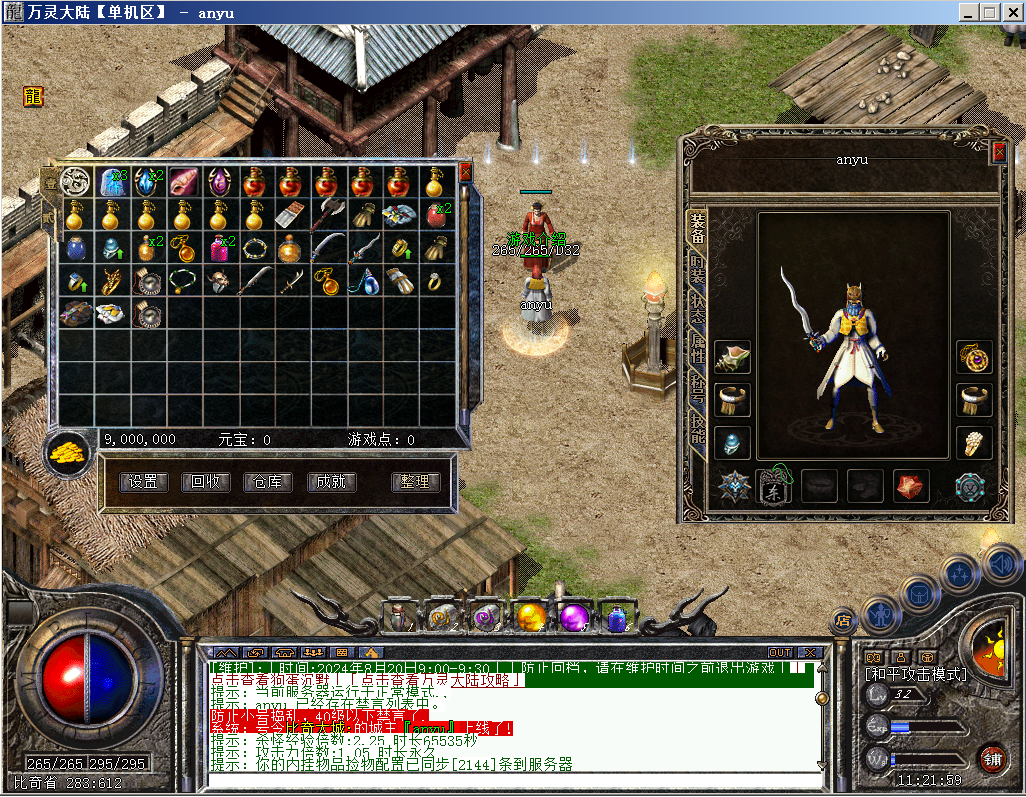The image size is (1026, 797).
Task: Click the equipped red gemstone slot
Action: tap(910, 486)
